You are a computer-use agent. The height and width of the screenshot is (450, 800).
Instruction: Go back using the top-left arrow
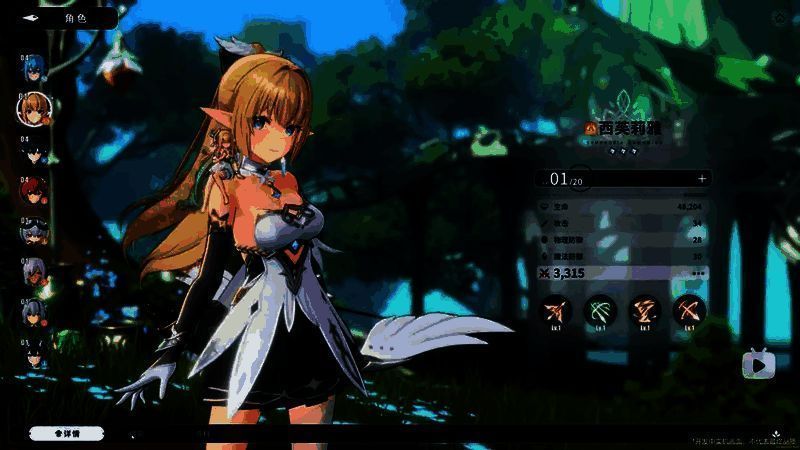[32, 18]
